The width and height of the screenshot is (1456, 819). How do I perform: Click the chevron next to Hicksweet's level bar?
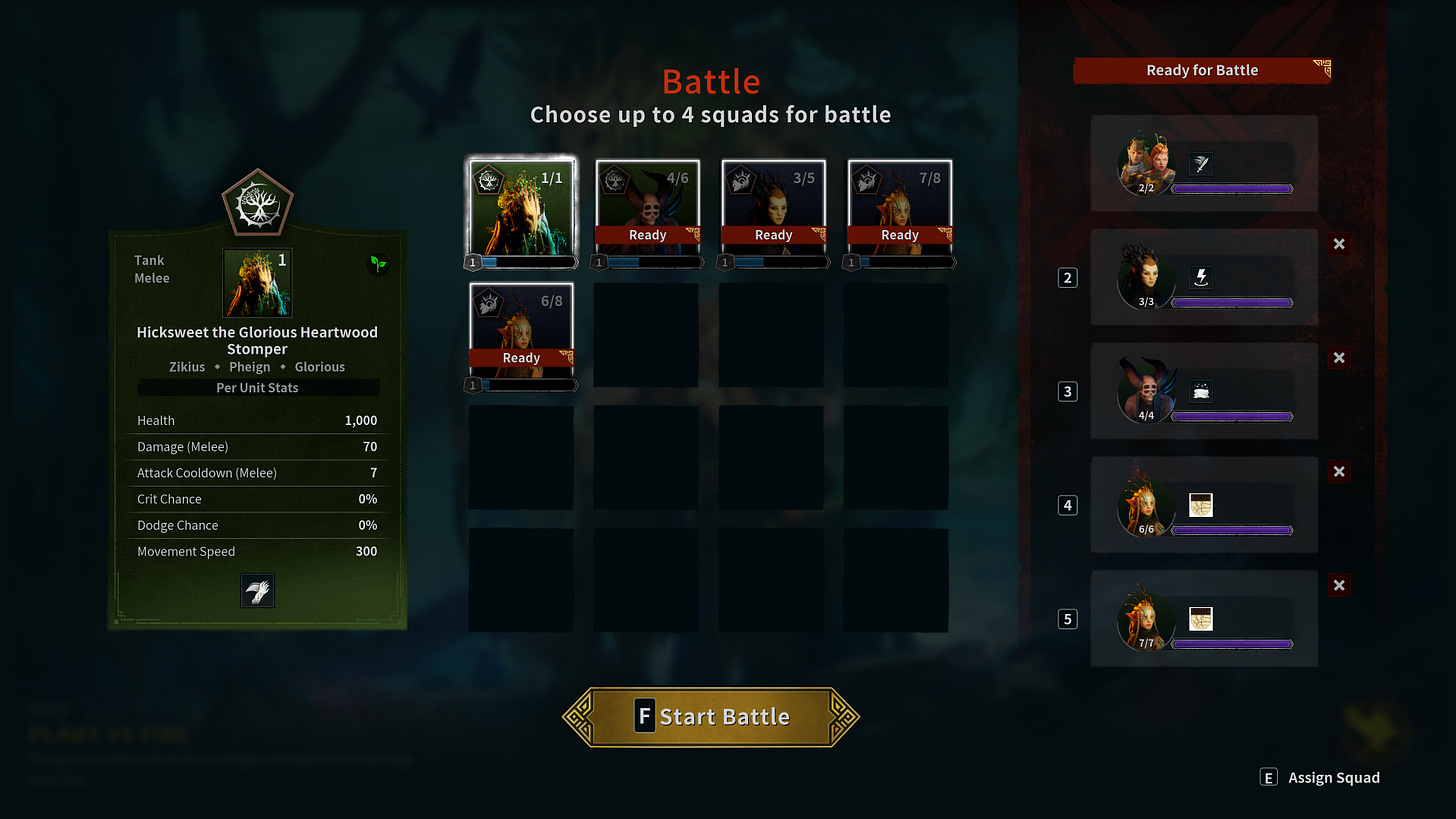coord(576,261)
